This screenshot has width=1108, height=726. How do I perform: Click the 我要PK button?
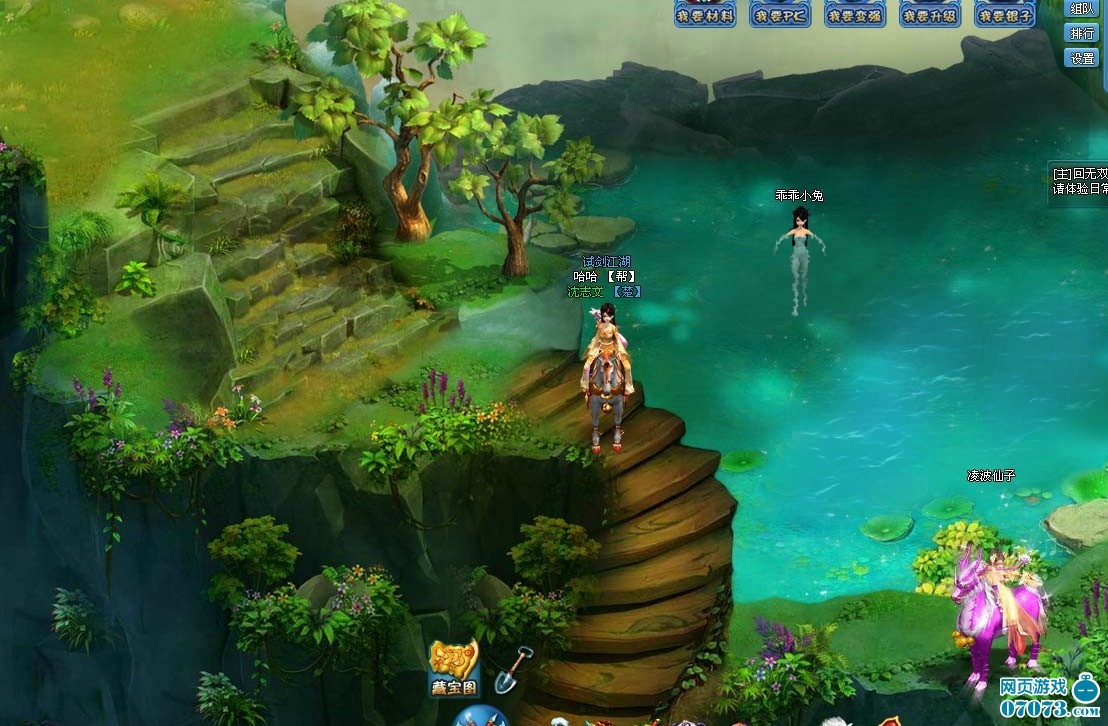[780, 13]
